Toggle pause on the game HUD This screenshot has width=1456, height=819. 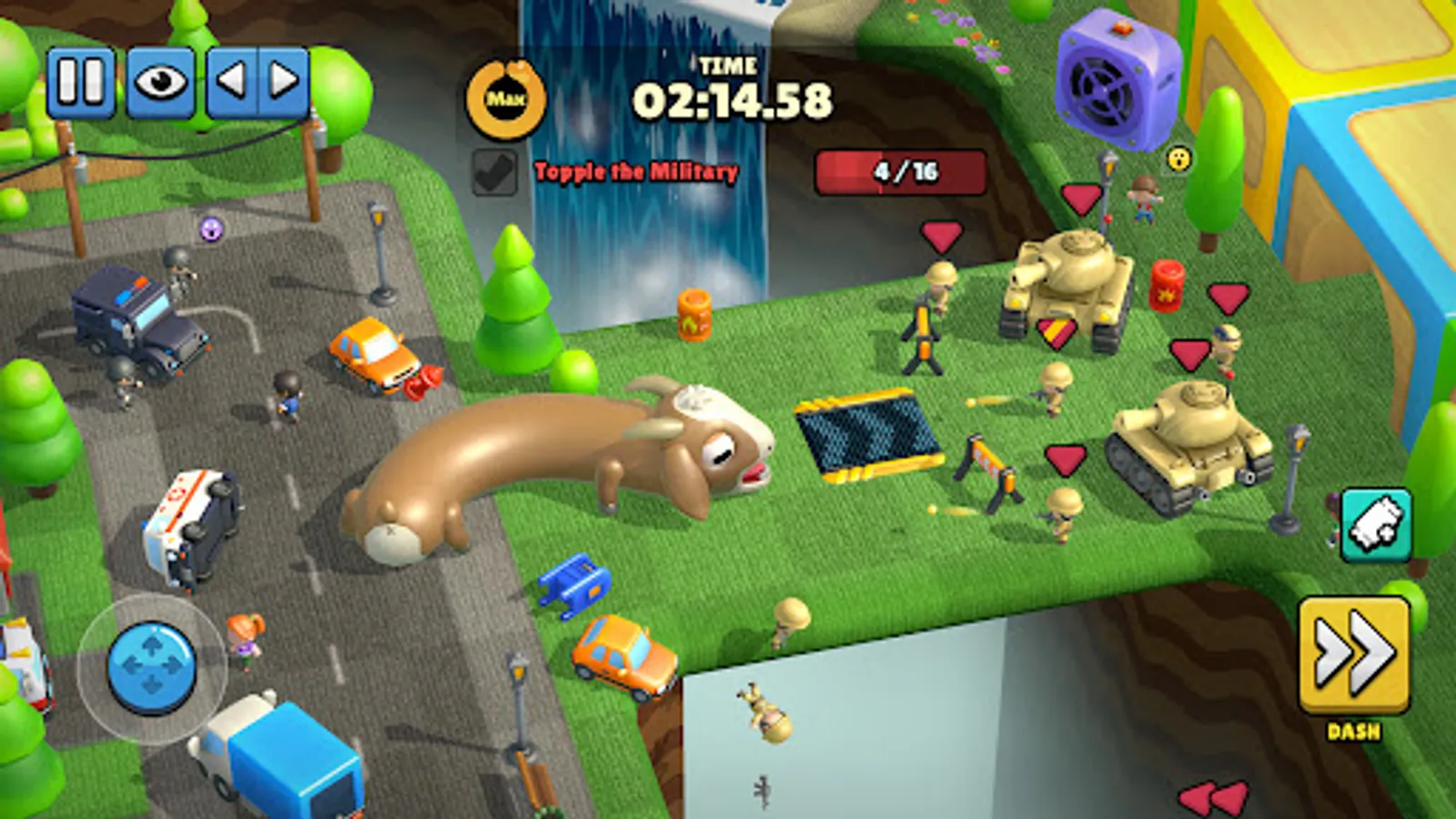coord(78,82)
